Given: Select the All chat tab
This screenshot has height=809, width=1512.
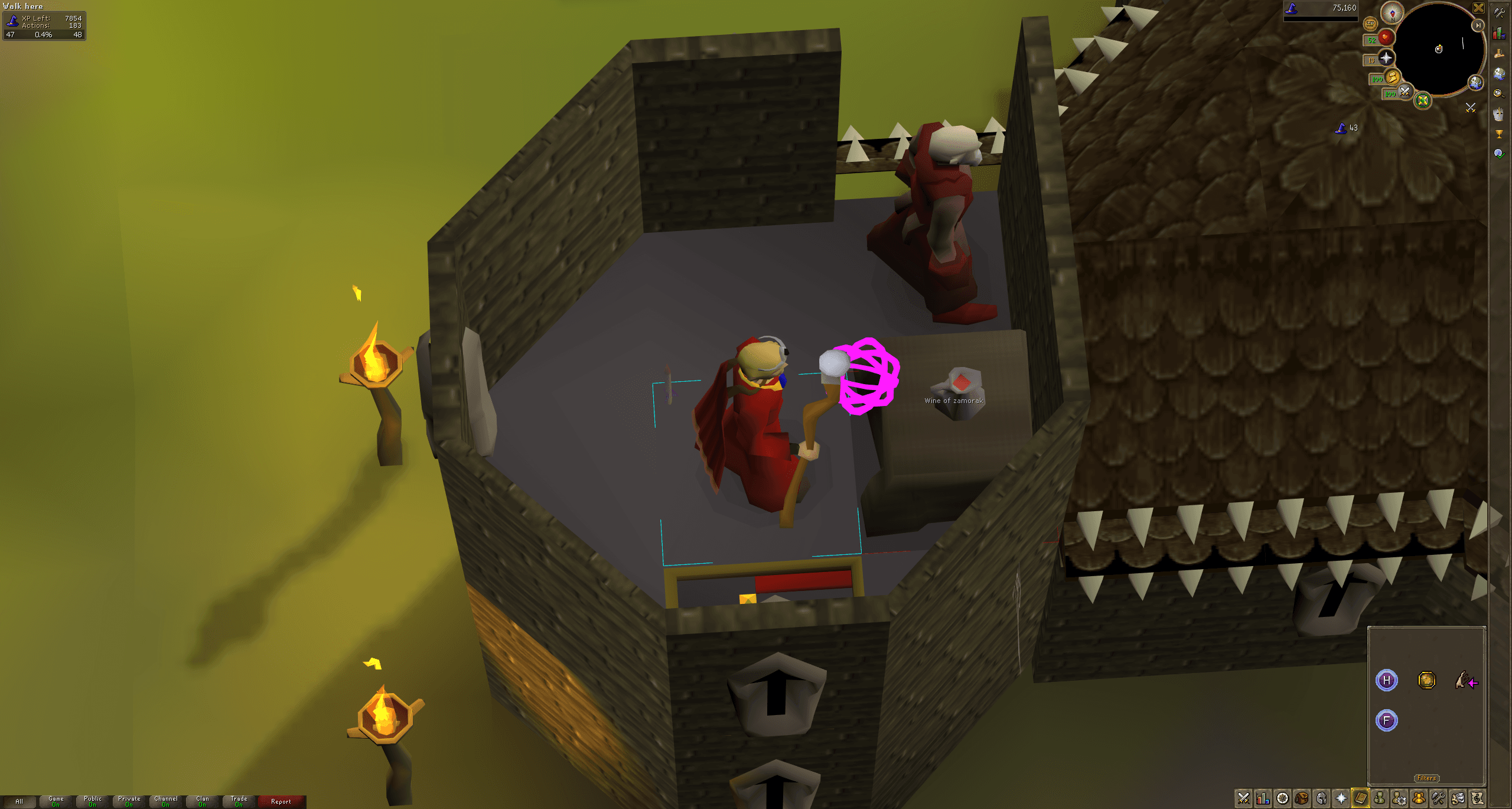Looking at the screenshot, I should 19,801.
